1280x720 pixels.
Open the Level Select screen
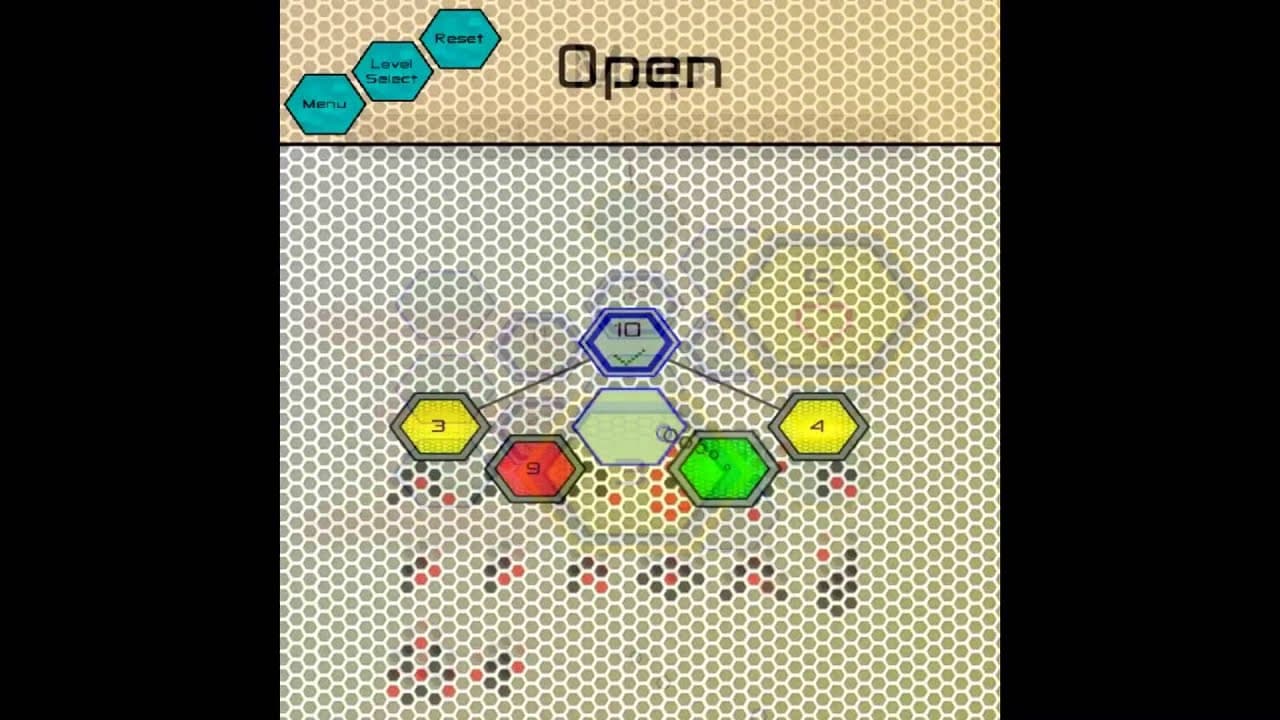[392, 70]
